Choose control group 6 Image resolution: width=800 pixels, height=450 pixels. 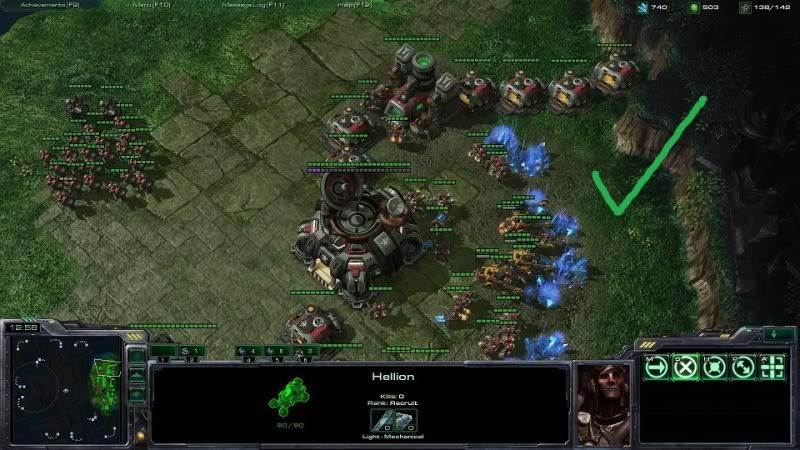click(x=305, y=351)
